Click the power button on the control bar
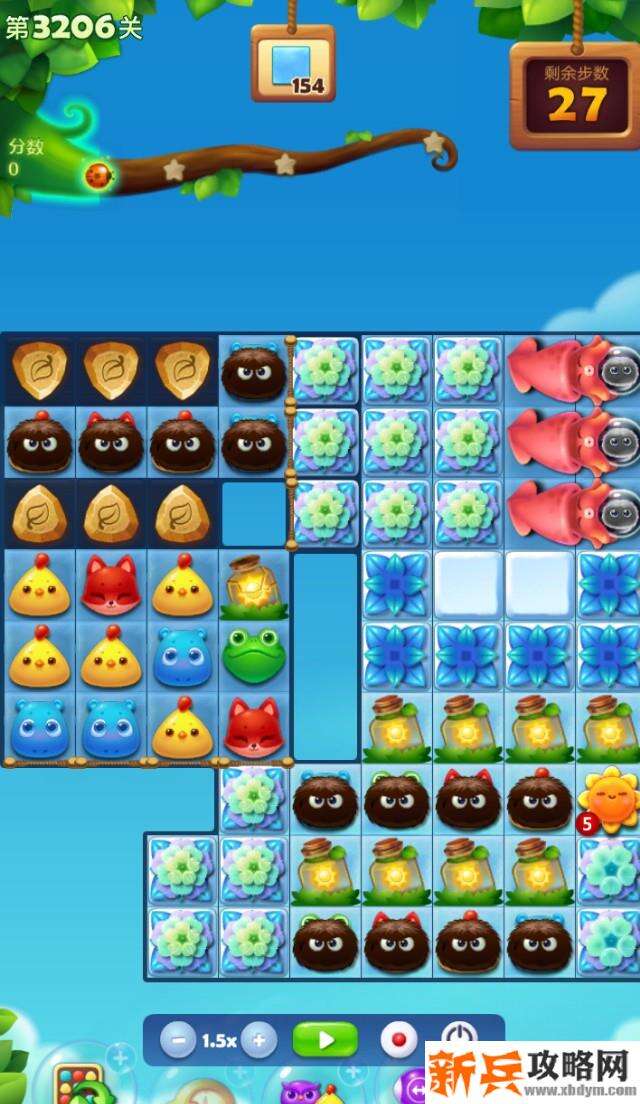The height and width of the screenshot is (1104, 640). click(459, 1037)
